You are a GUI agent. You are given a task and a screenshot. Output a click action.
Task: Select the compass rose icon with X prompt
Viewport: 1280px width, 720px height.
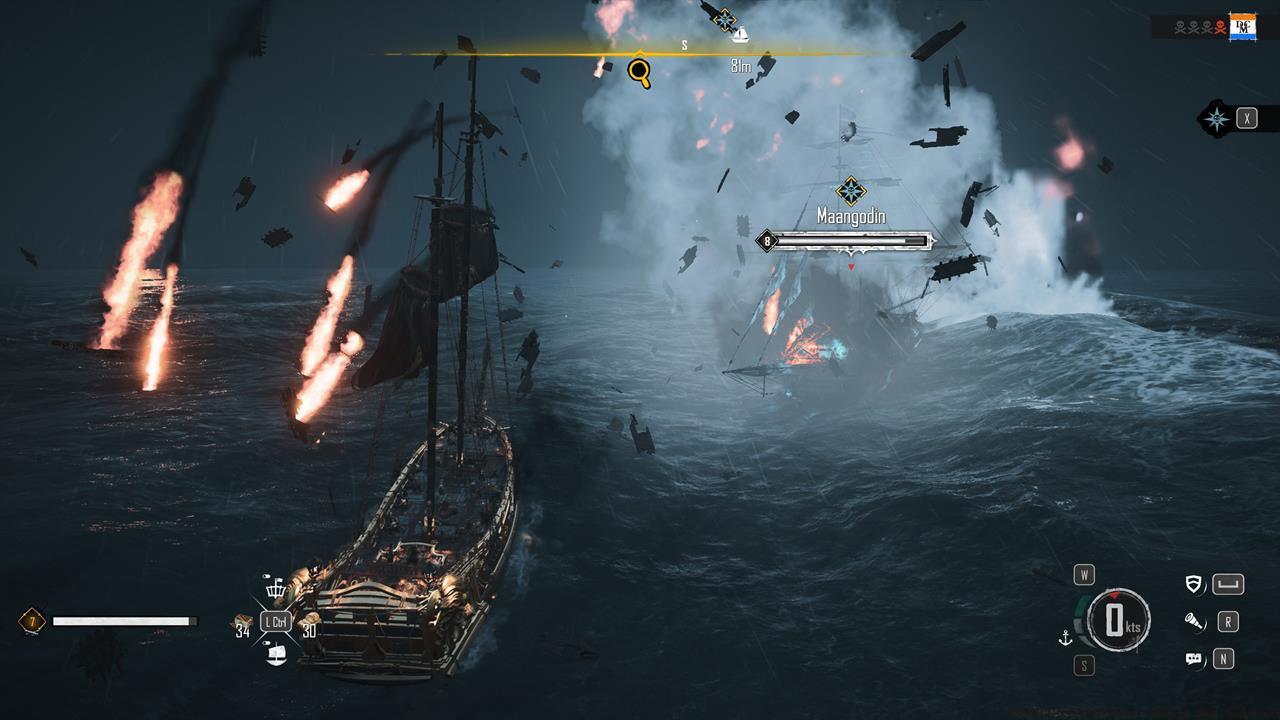click(x=1218, y=117)
